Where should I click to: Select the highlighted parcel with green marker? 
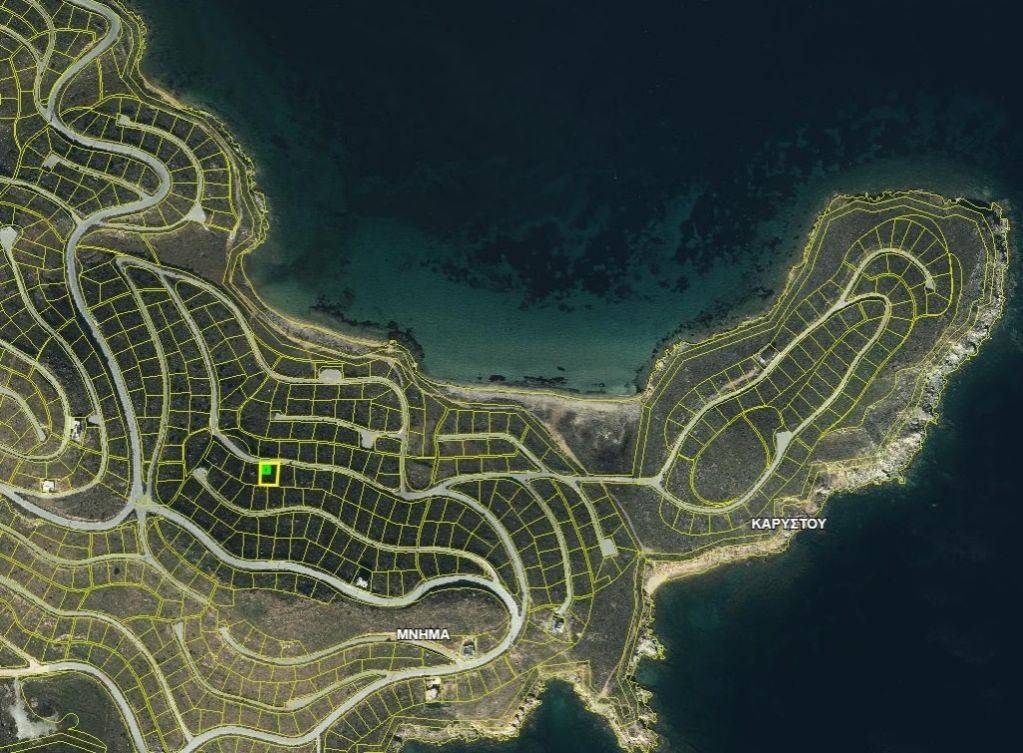pos(268,473)
